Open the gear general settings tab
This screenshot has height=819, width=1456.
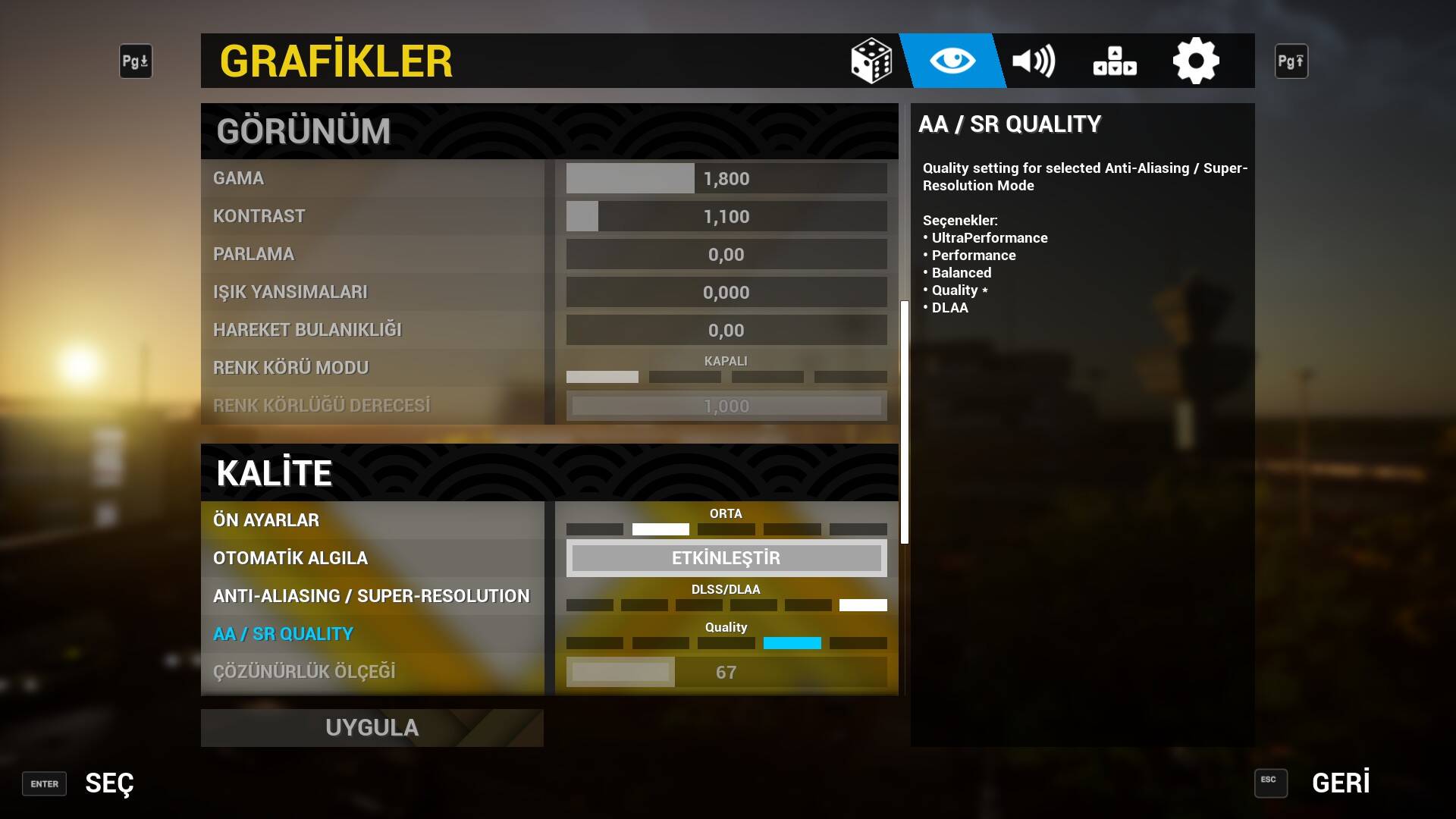(1196, 61)
